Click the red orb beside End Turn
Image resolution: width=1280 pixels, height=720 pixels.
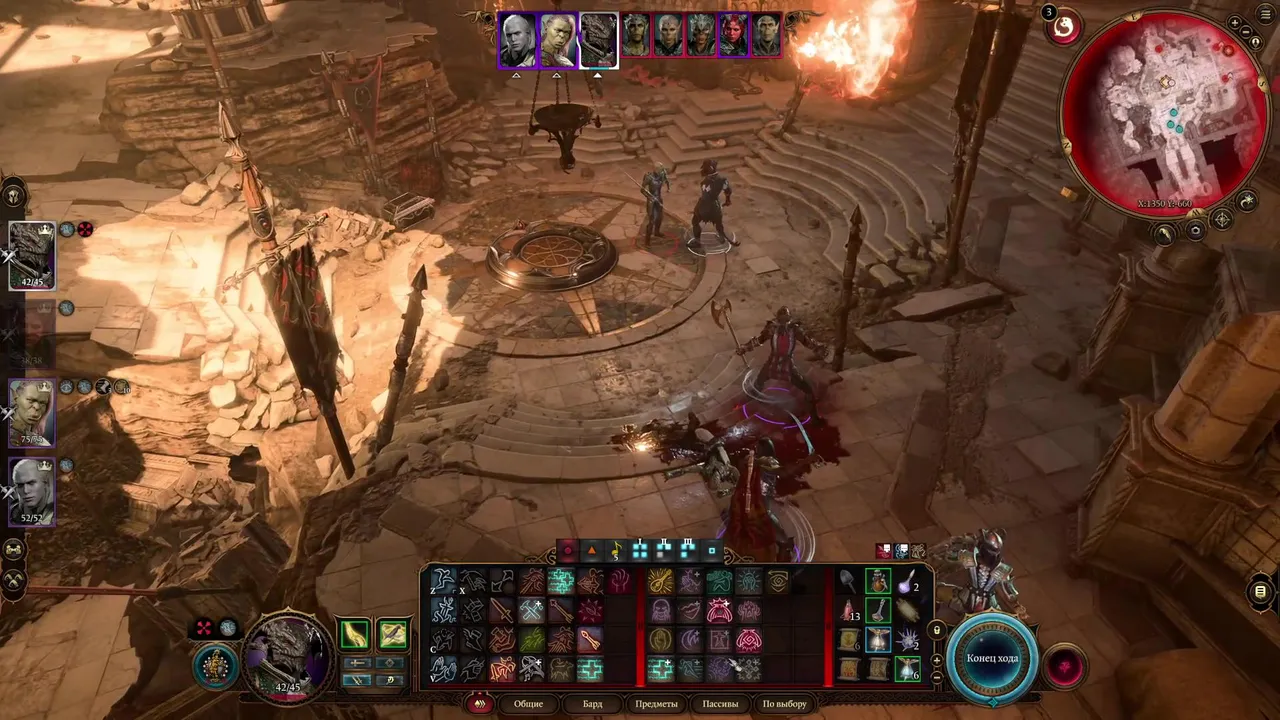pos(1063,667)
